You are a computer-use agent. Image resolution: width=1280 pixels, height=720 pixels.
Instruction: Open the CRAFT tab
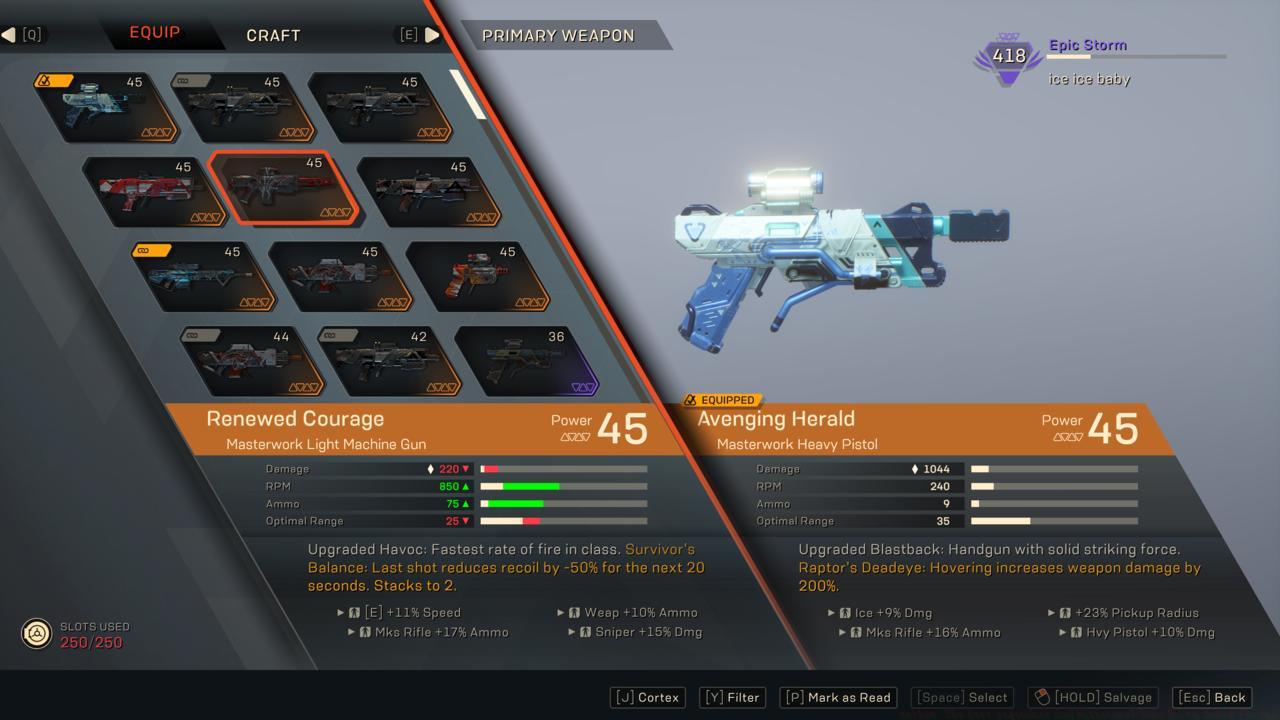click(x=273, y=35)
